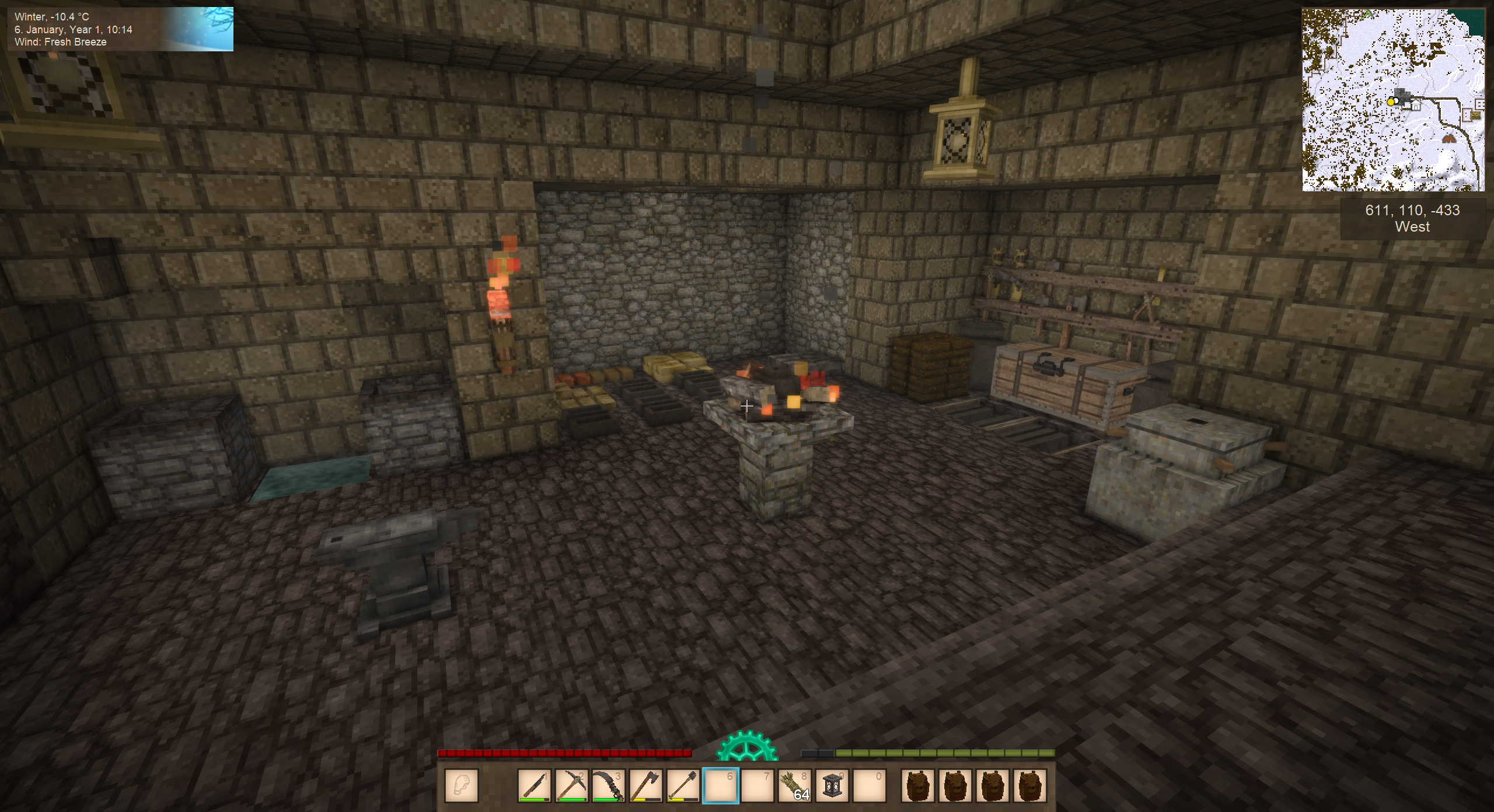Switch to the shovel hotbar slot
The width and height of the screenshot is (1494, 812).
point(683,785)
